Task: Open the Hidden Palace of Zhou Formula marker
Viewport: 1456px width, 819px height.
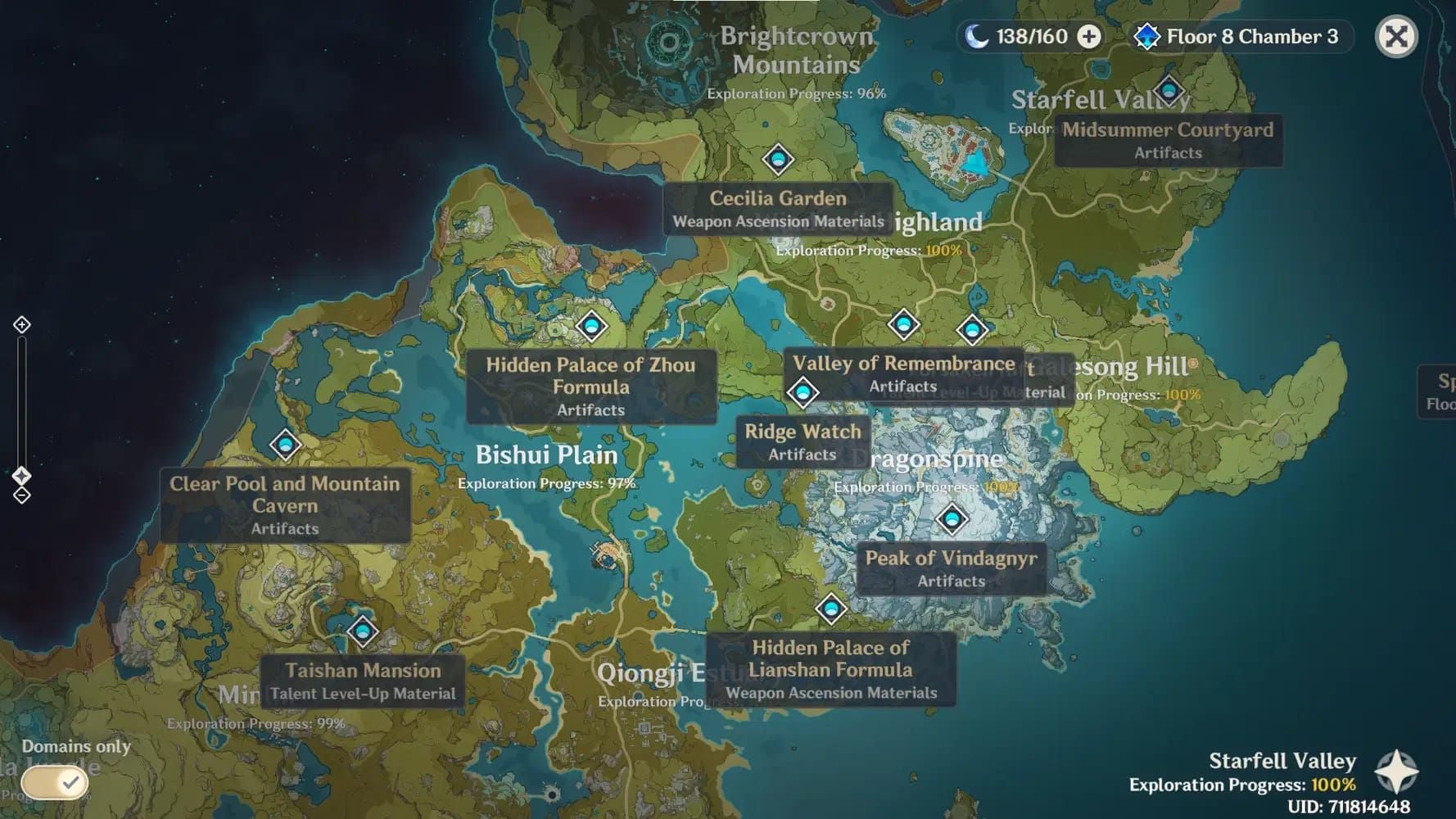Action: click(x=591, y=325)
